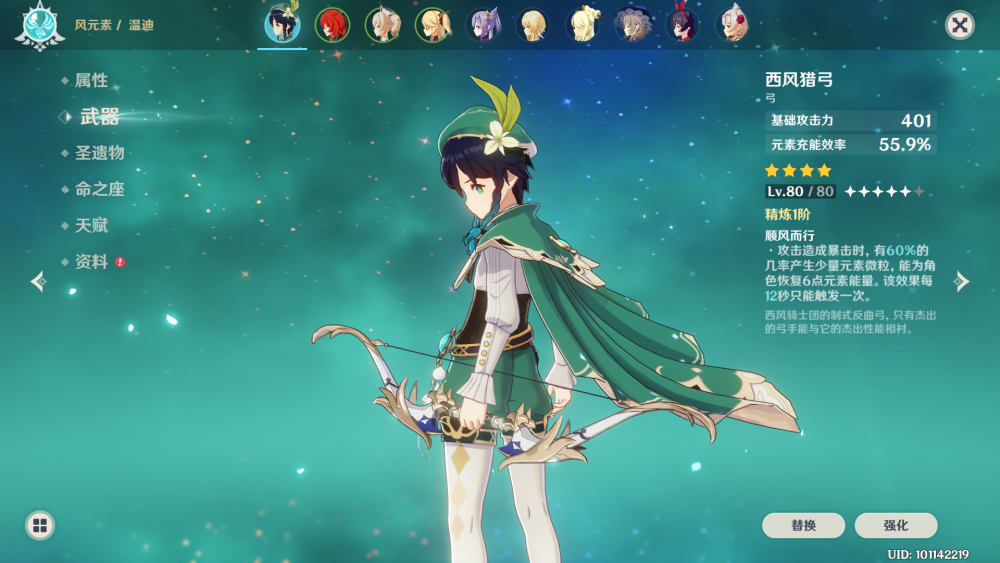Choose the red-haired Diluc portrait
This screenshot has width=1000, height=563.
click(x=332, y=25)
